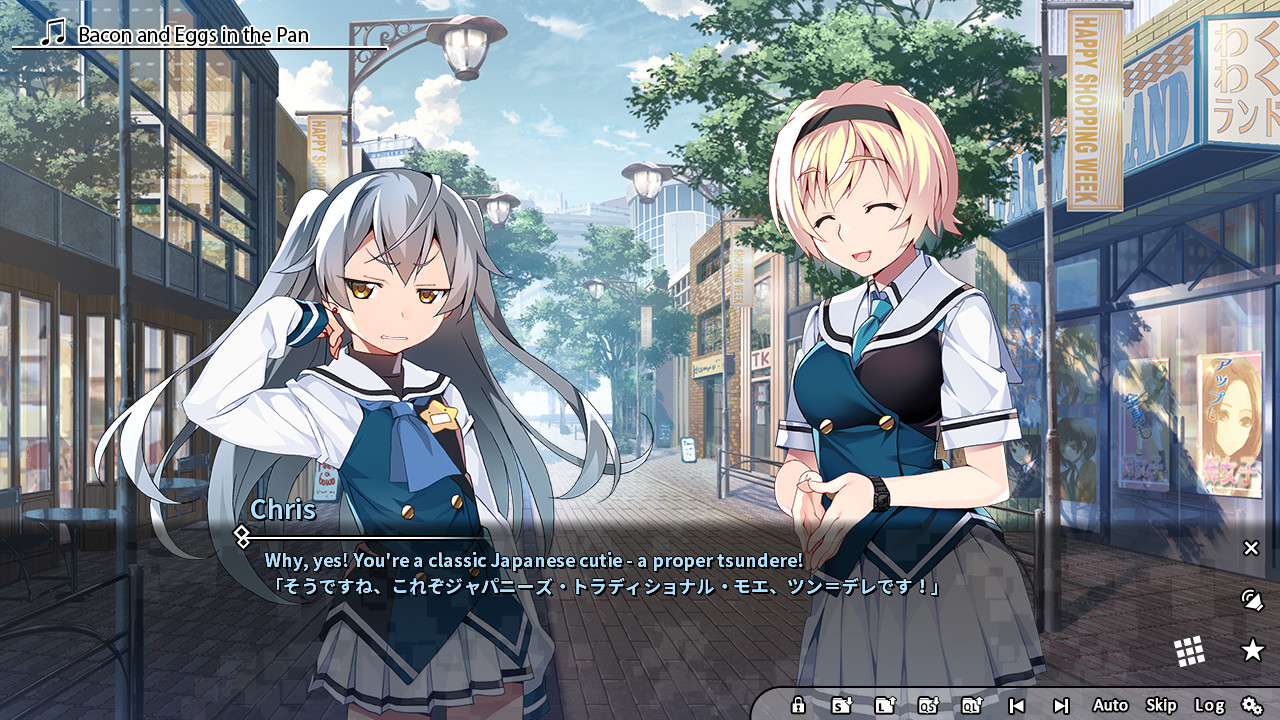Enable Auto mode
This screenshot has height=720, width=1280.
[1110, 706]
